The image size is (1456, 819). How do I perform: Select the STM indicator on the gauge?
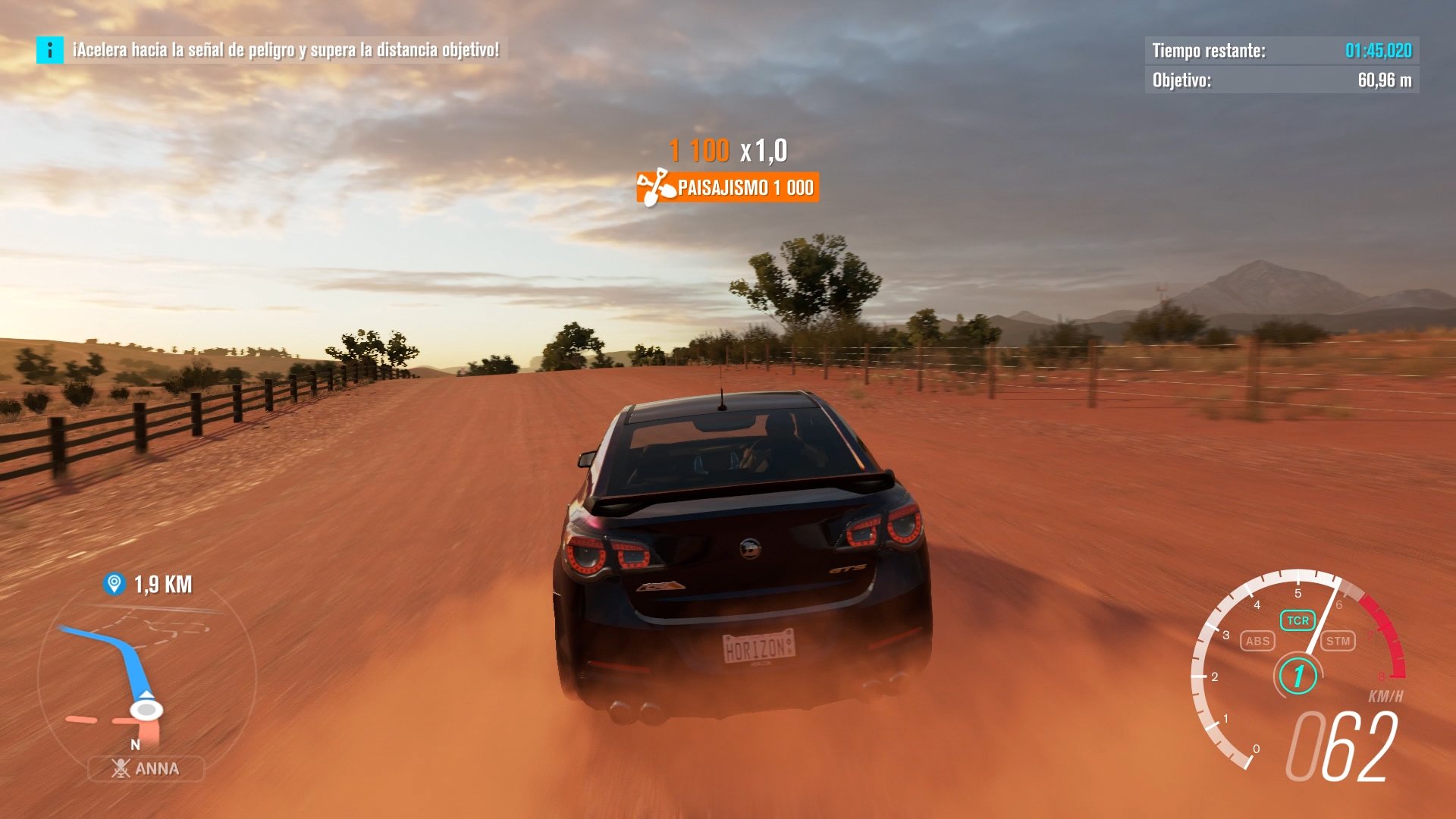click(1338, 641)
